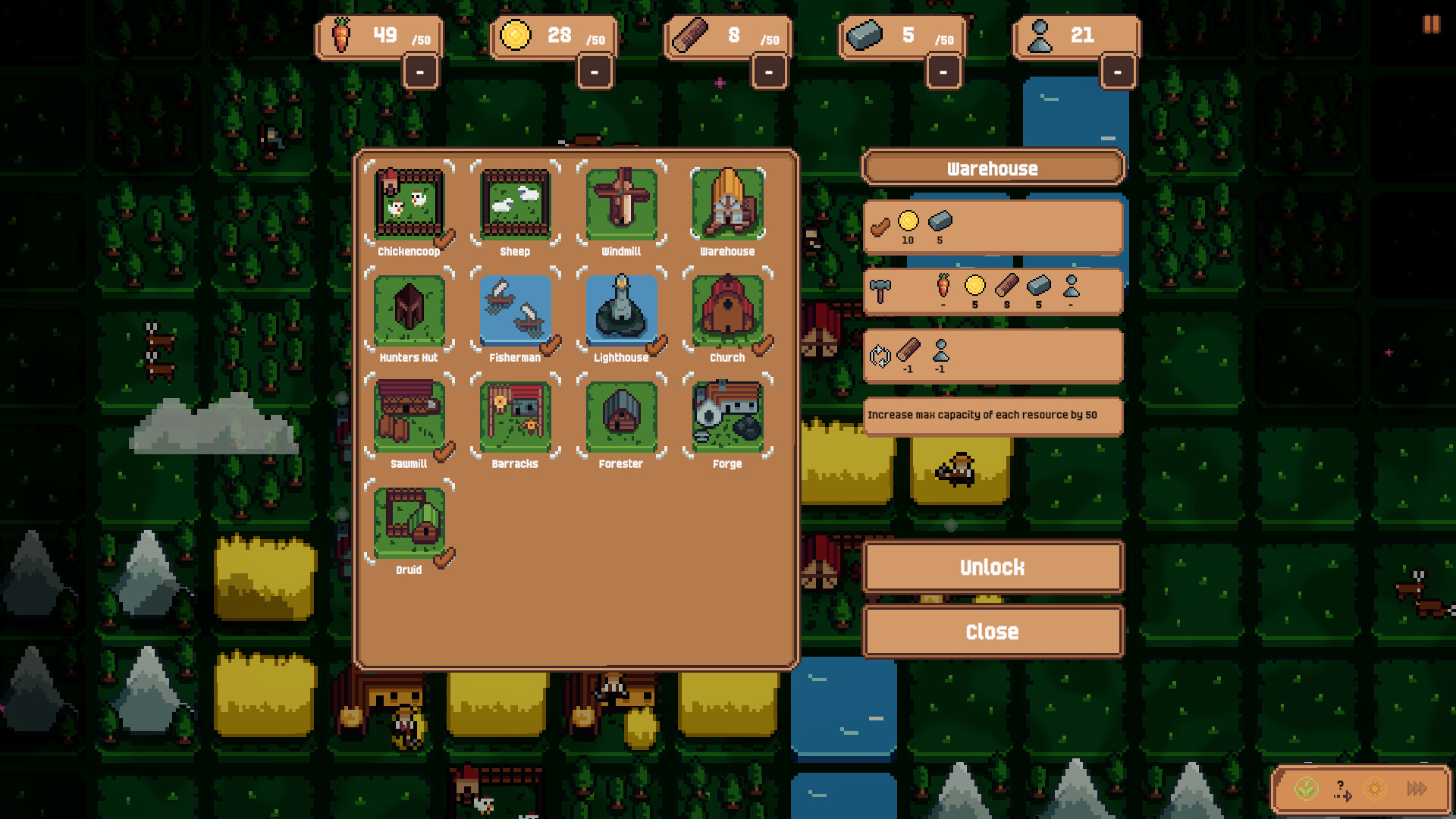
Task: Open the Warehouse building icon
Action: pyautogui.click(x=726, y=205)
